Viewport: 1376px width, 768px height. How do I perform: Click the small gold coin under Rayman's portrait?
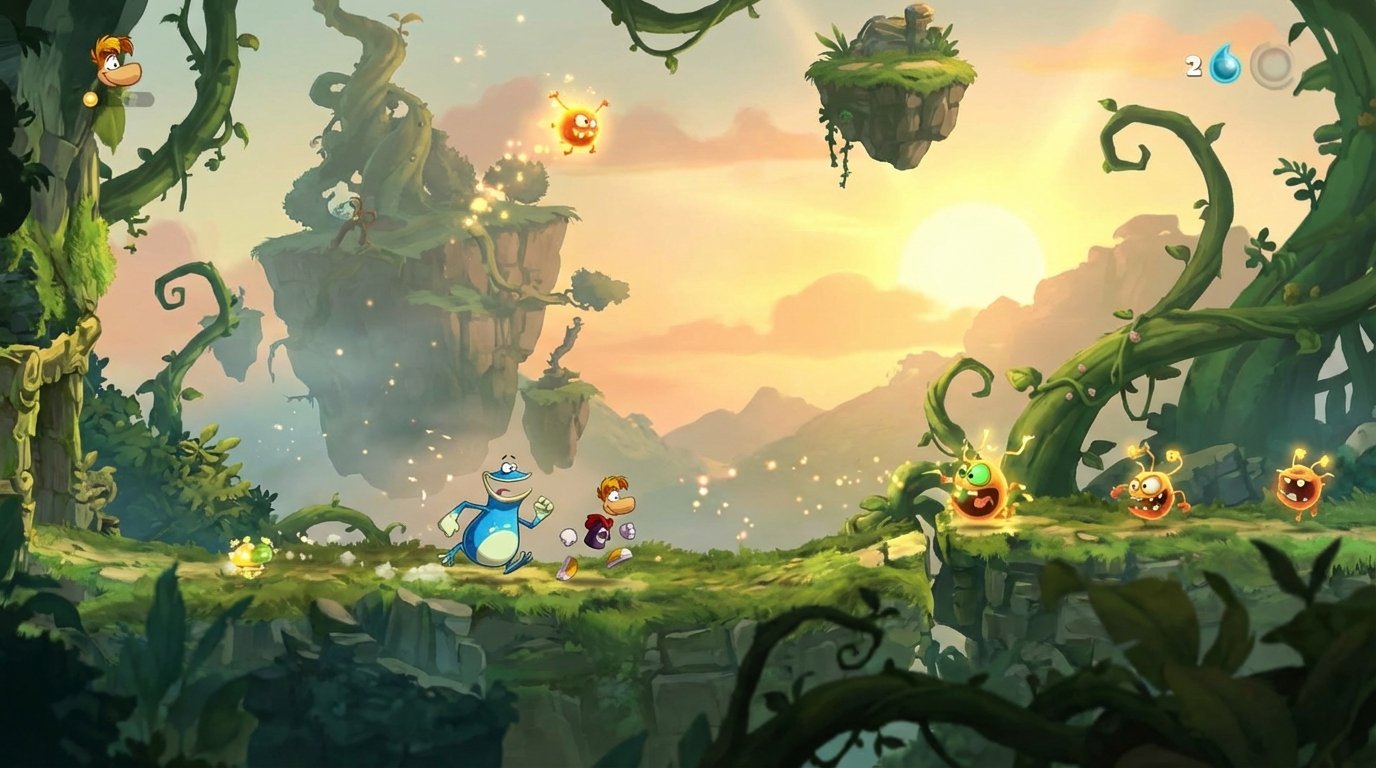click(91, 98)
